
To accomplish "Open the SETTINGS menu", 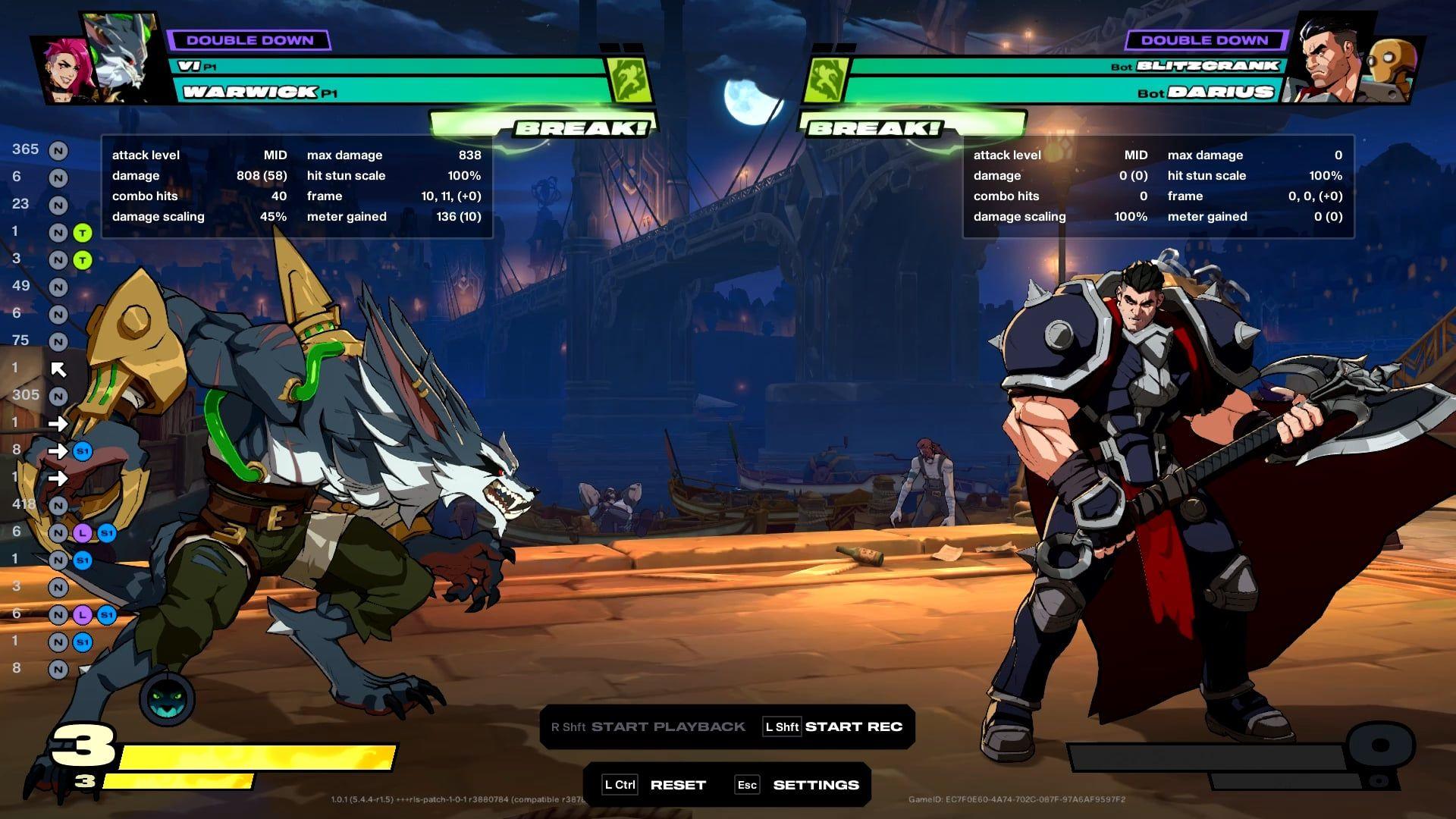I will click(x=815, y=785).
